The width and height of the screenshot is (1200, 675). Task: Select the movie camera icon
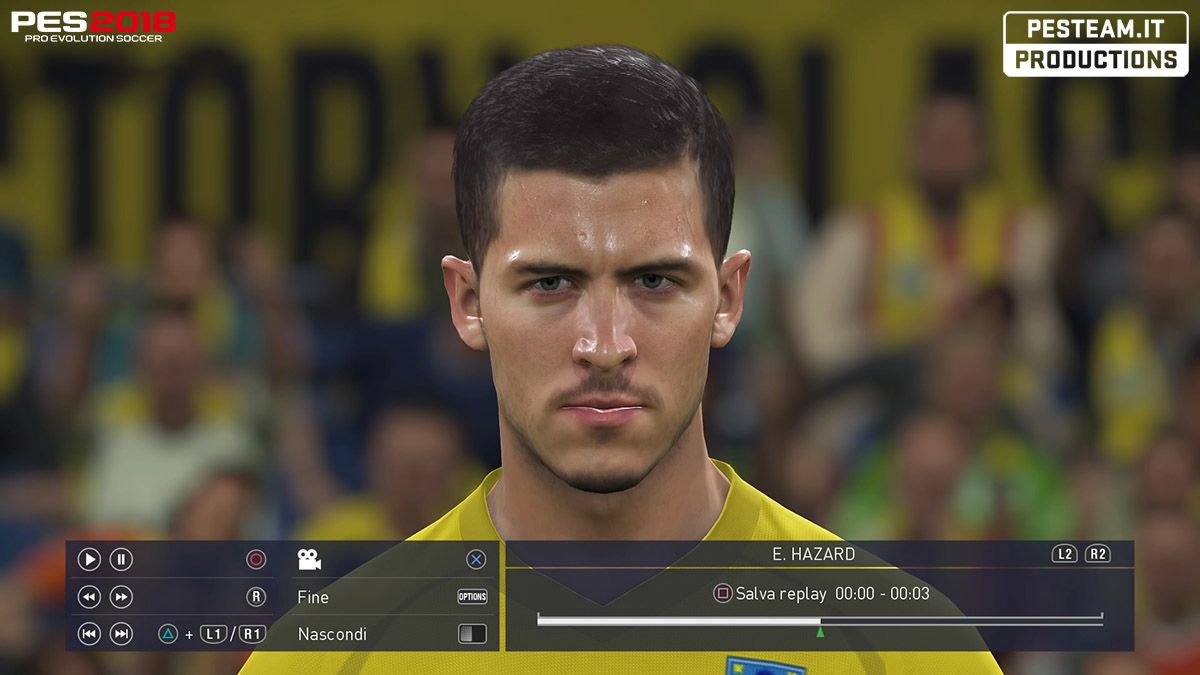309,560
